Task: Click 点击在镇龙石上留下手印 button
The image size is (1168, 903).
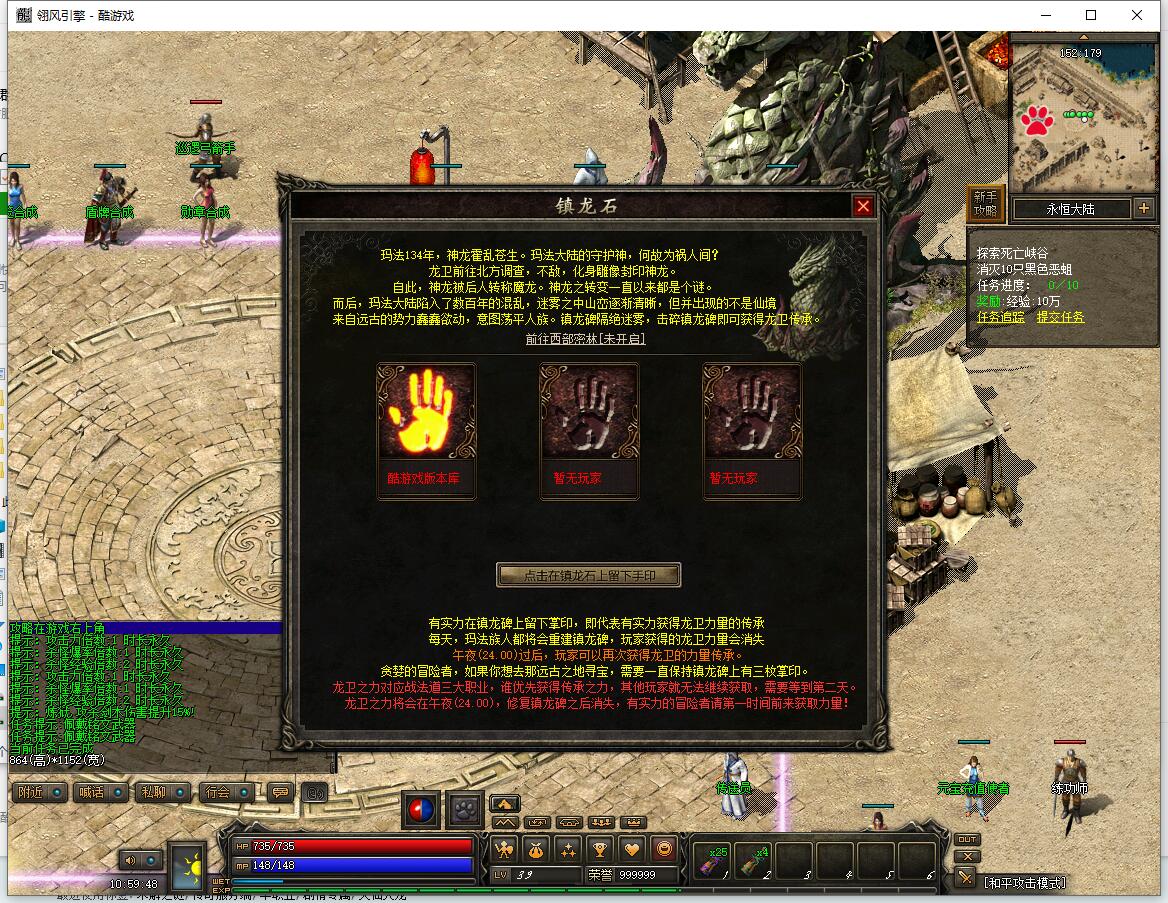Action: tap(588, 575)
